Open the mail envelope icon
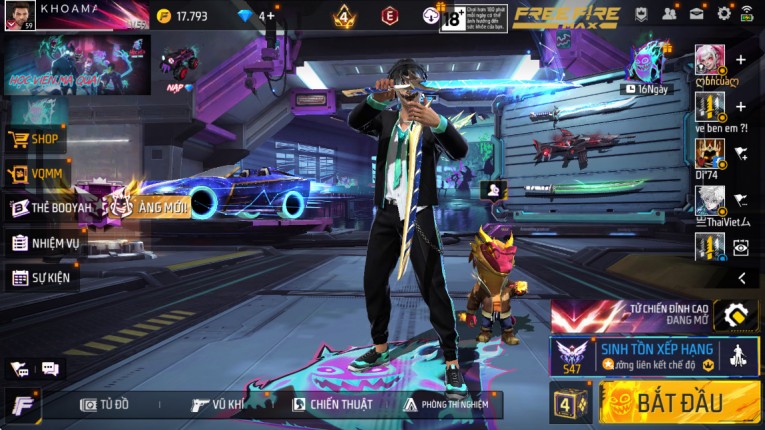 (x=696, y=14)
